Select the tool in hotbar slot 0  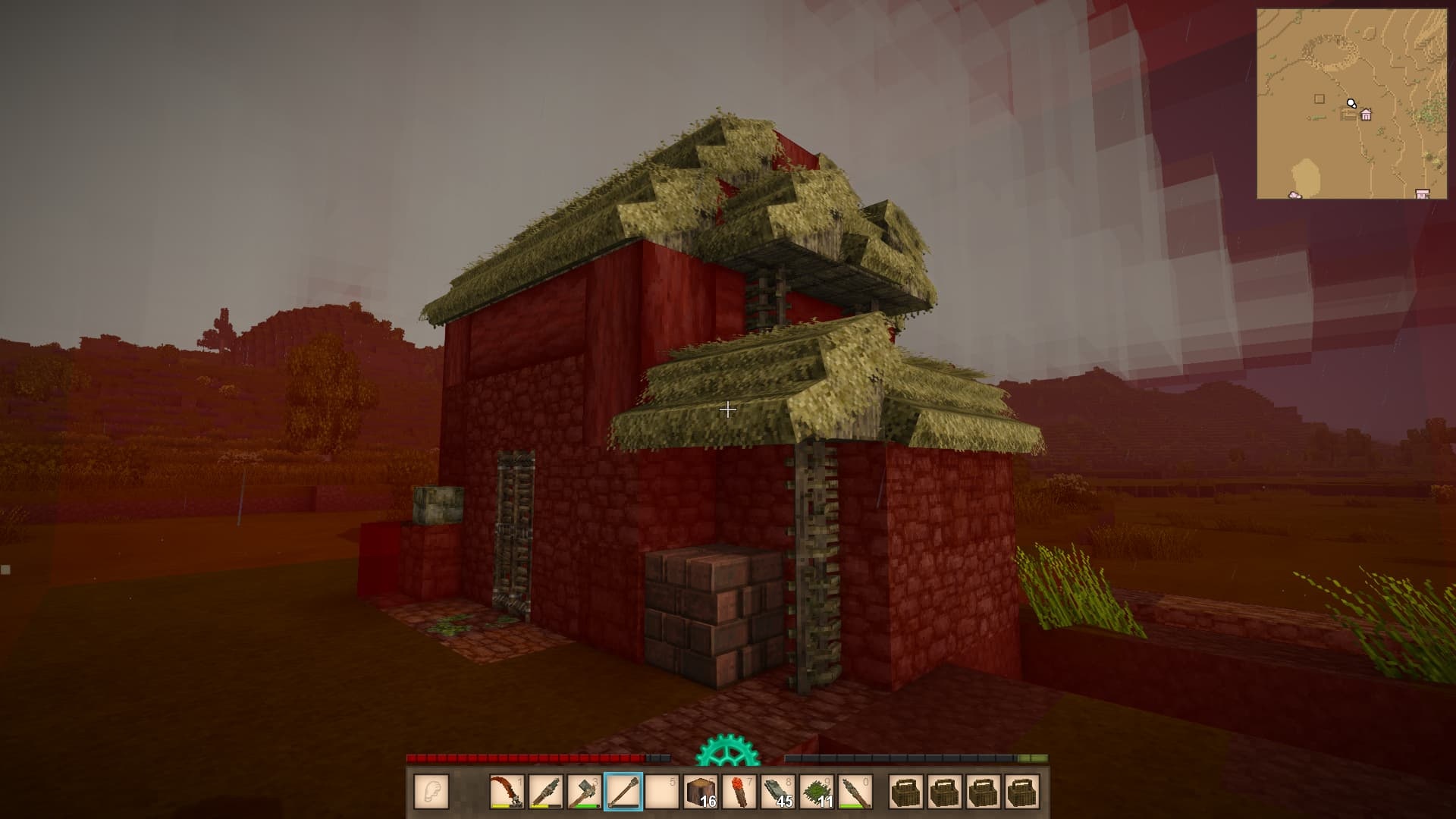tap(855, 792)
